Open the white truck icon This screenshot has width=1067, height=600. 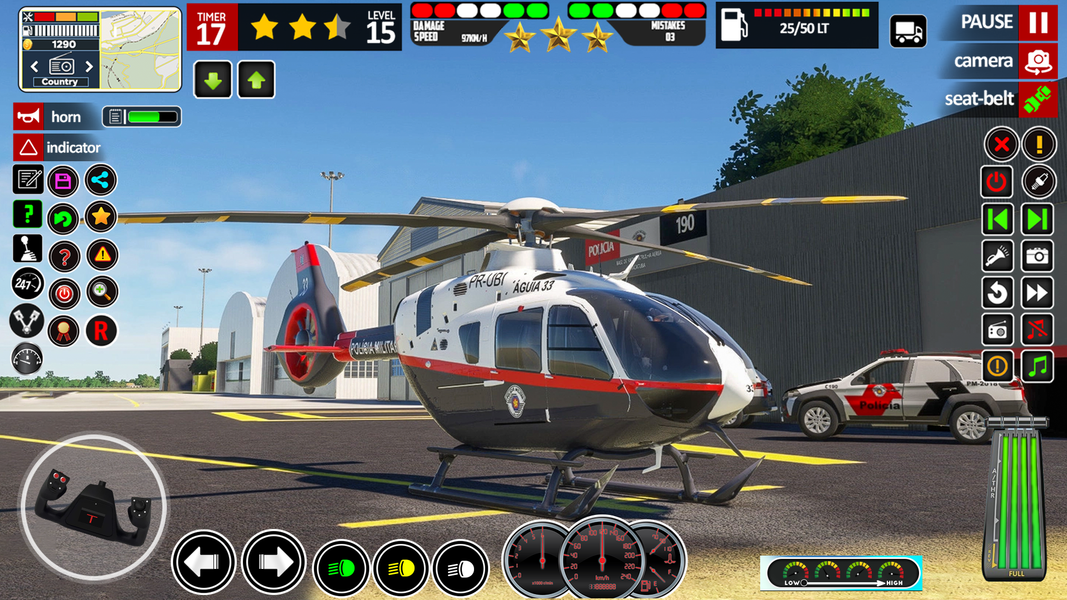(908, 31)
